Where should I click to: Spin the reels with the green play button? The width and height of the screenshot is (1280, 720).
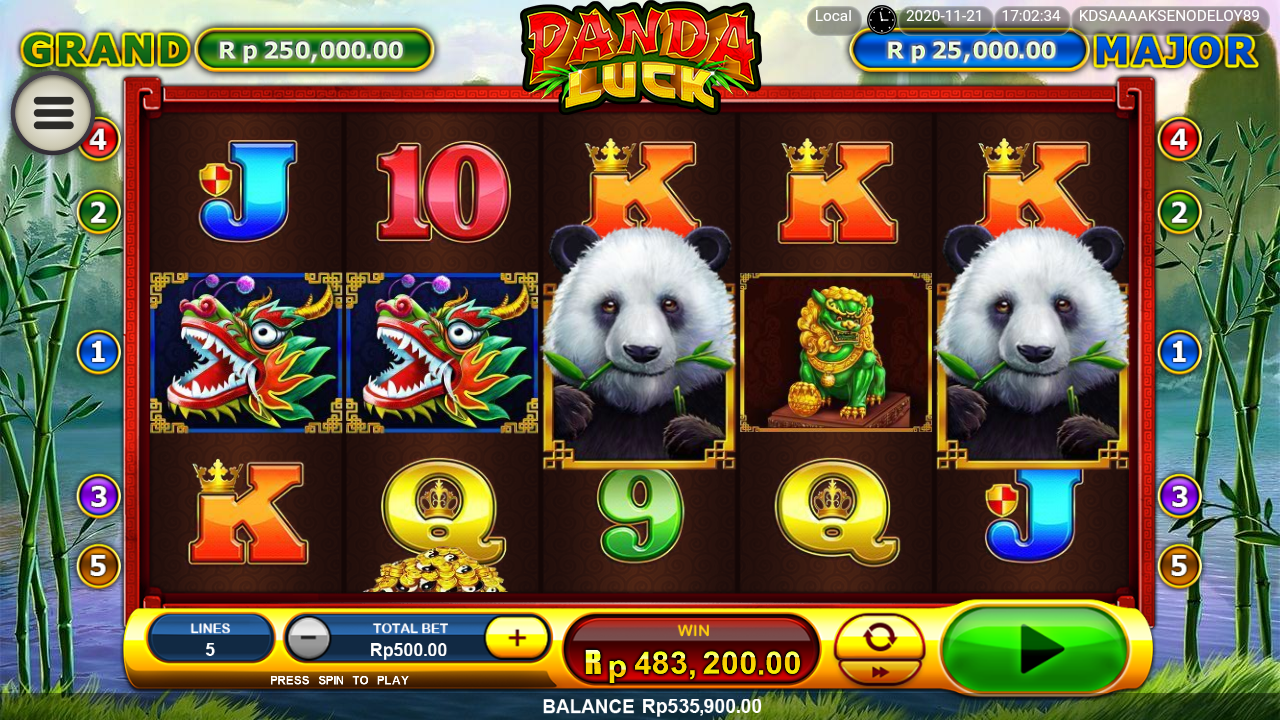tap(1035, 651)
